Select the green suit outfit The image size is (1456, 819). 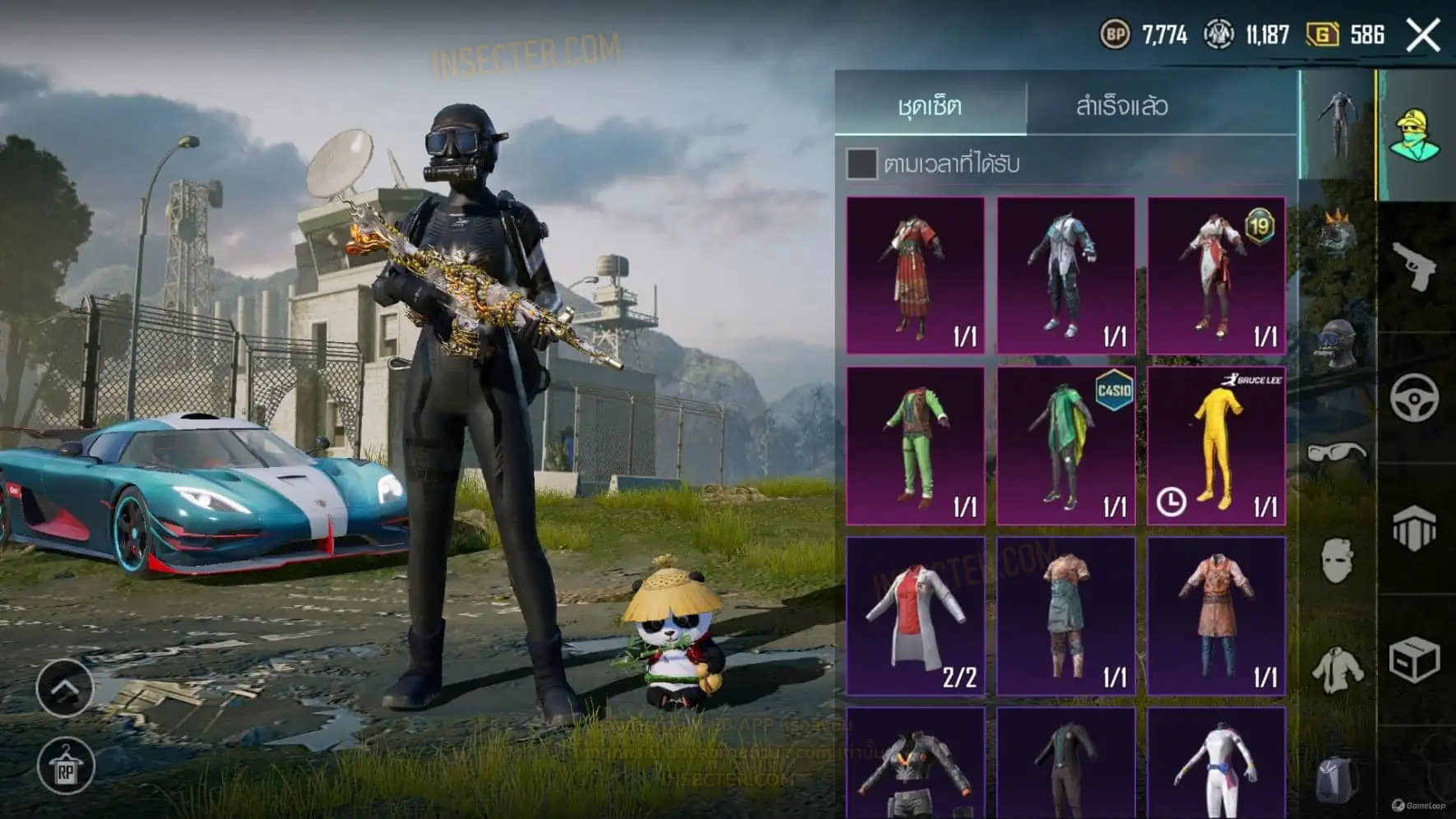[x=916, y=446]
